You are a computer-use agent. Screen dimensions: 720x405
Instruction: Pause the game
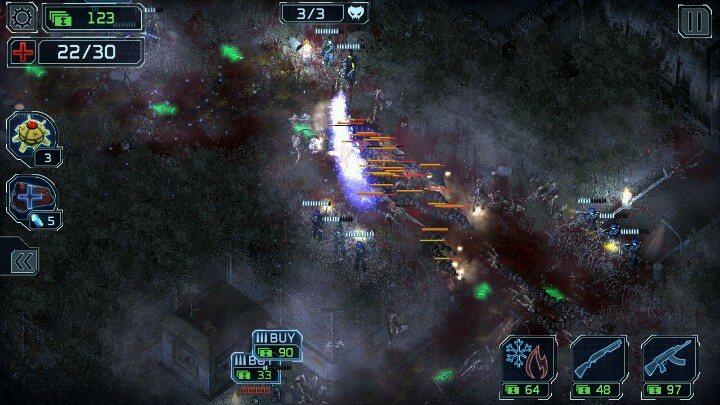[x=694, y=20]
